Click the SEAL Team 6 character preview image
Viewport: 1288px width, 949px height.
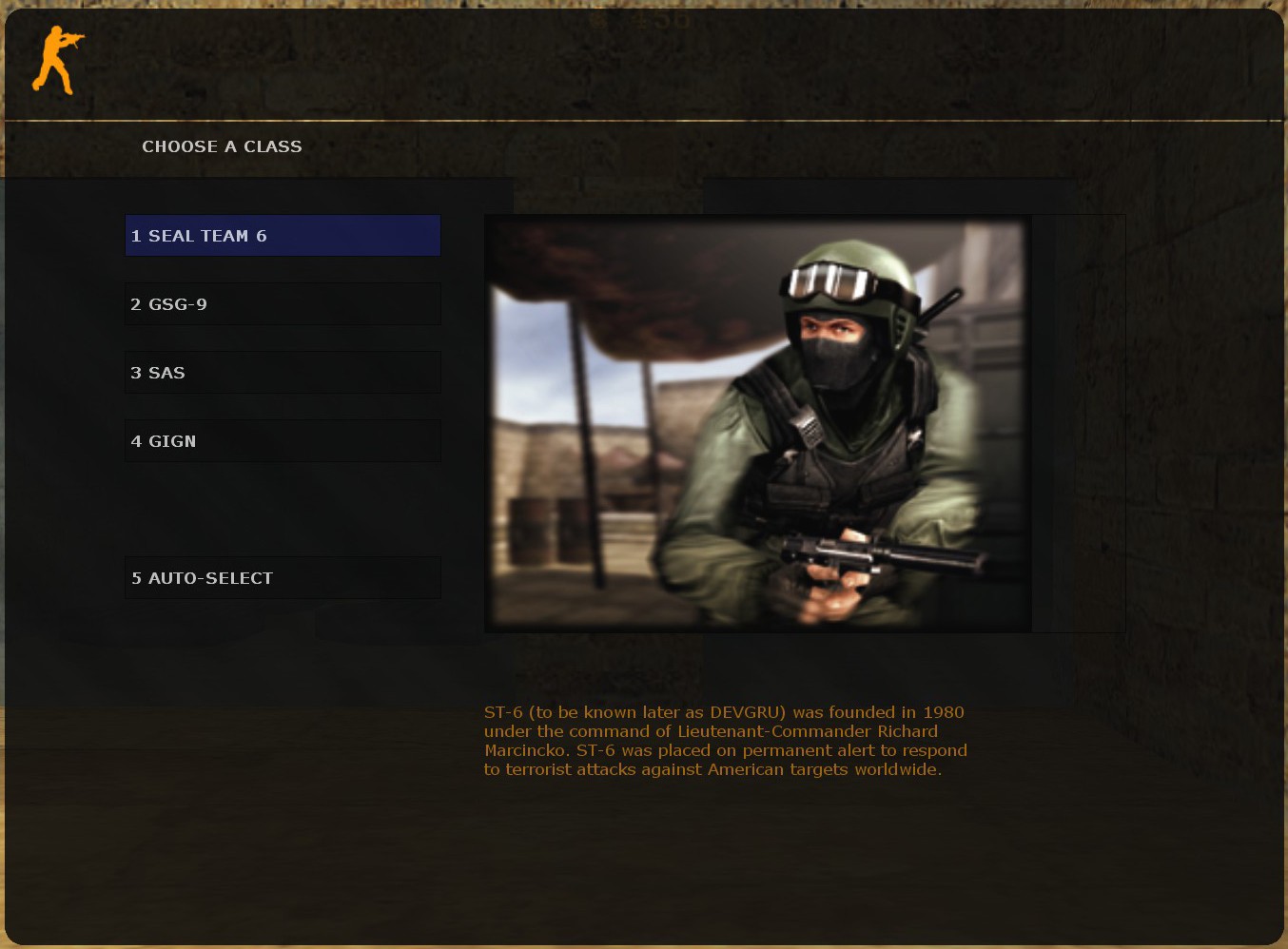tap(757, 422)
